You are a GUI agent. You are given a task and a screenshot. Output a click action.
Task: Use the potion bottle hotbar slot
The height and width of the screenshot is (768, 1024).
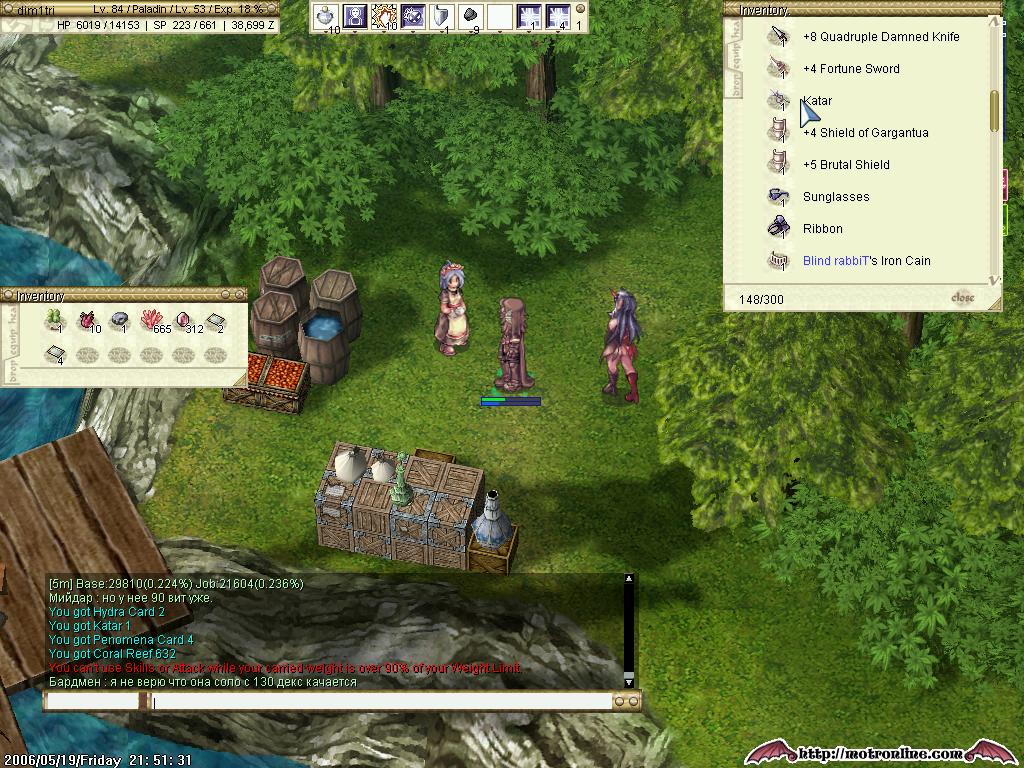[326, 16]
